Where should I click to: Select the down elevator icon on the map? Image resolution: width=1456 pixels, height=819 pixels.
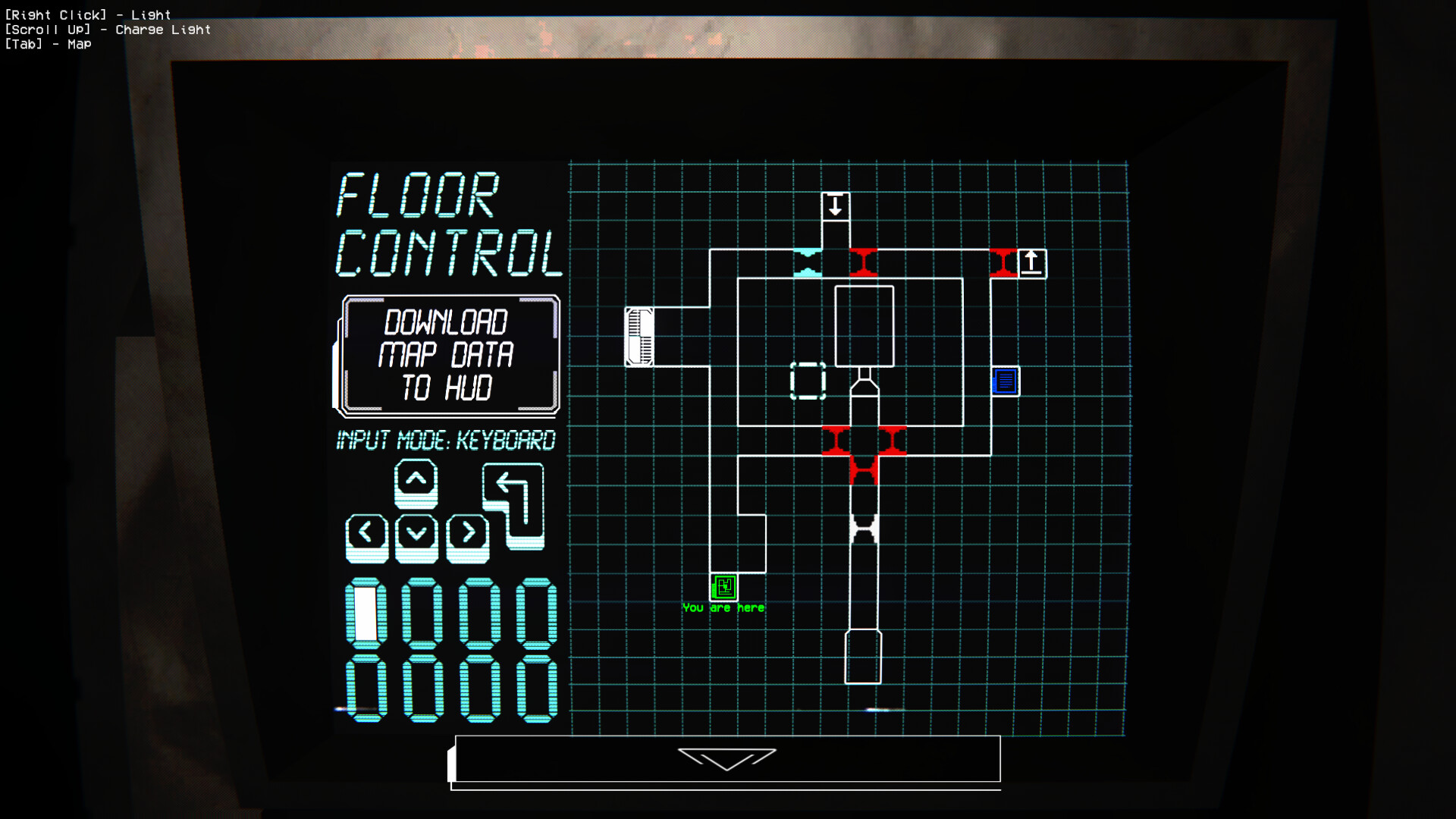(x=836, y=205)
